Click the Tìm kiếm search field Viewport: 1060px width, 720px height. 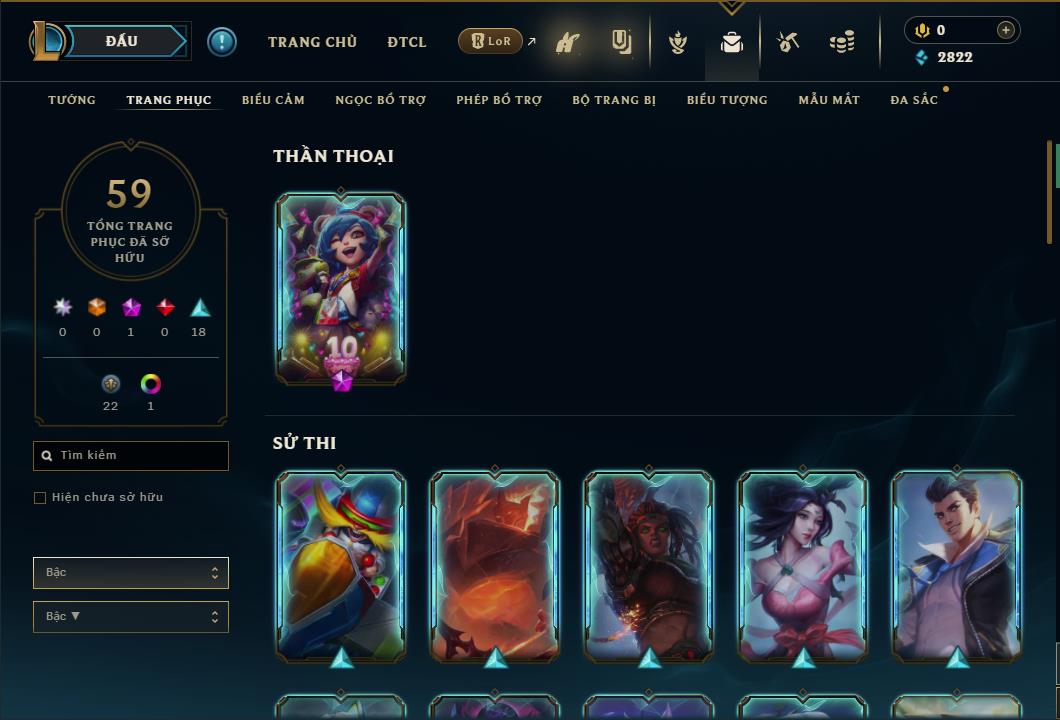(x=131, y=456)
